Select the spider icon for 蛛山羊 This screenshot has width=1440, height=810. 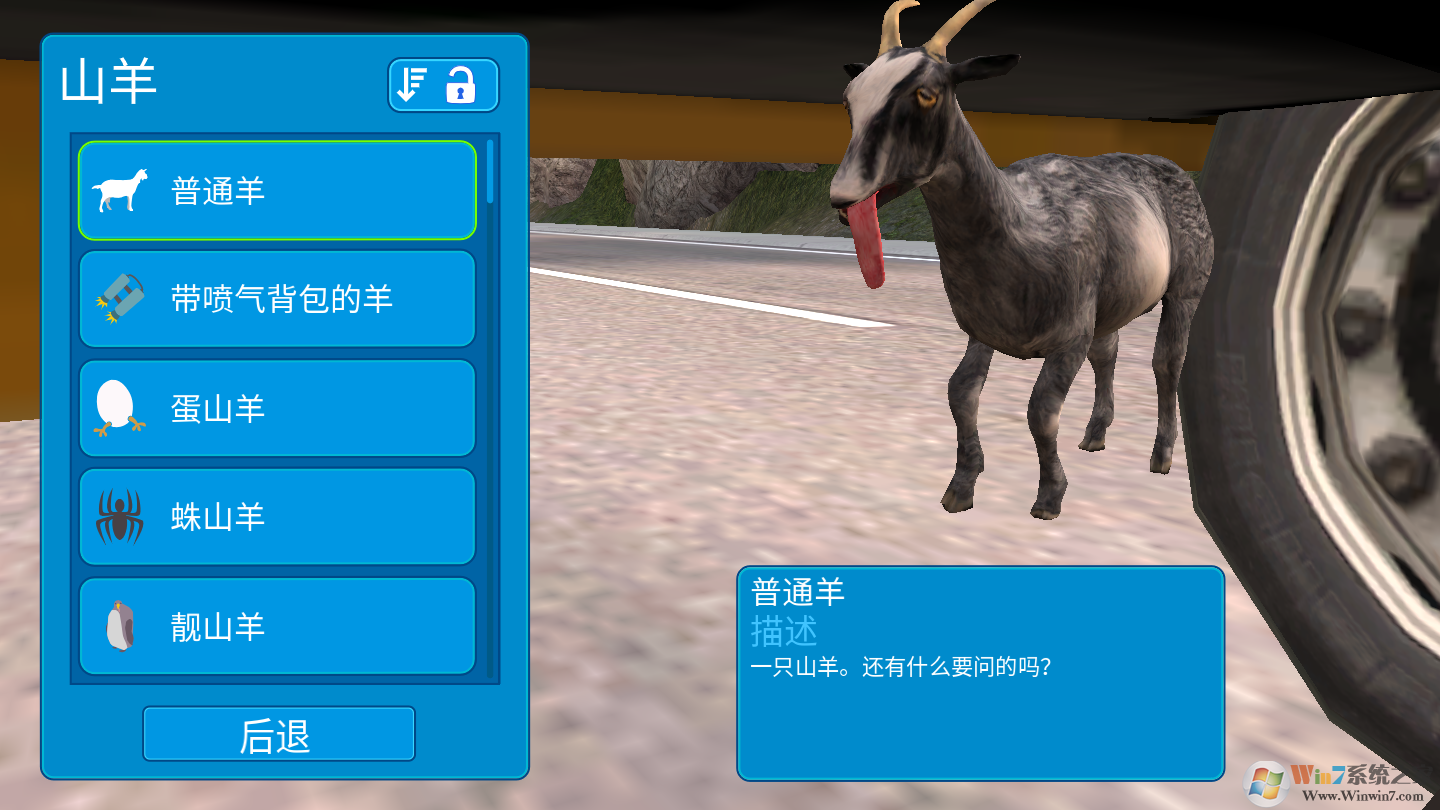click(x=119, y=517)
